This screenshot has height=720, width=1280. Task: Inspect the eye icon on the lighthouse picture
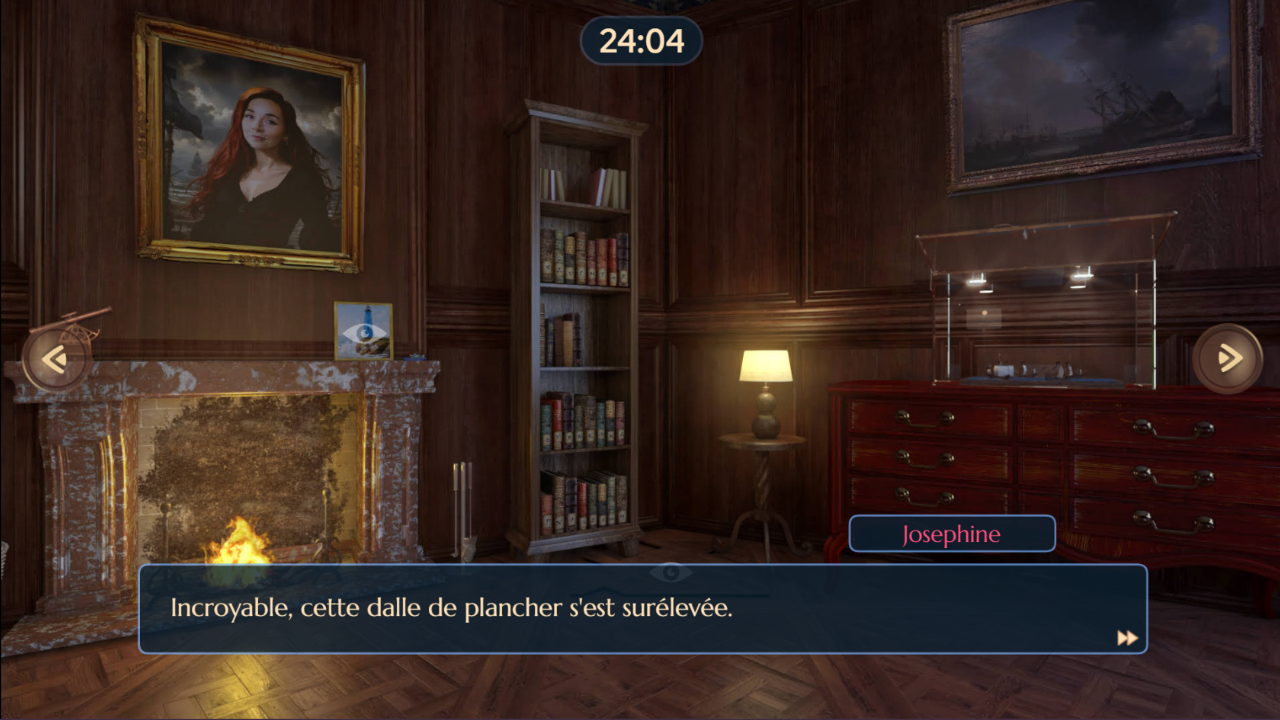pos(363,332)
